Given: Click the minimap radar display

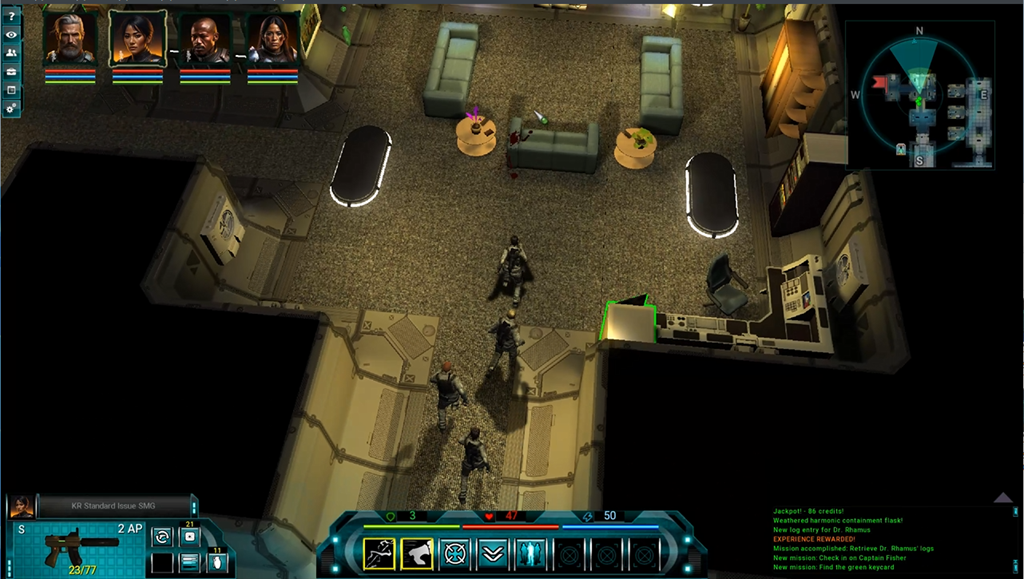Looking at the screenshot, I should click(920, 95).
